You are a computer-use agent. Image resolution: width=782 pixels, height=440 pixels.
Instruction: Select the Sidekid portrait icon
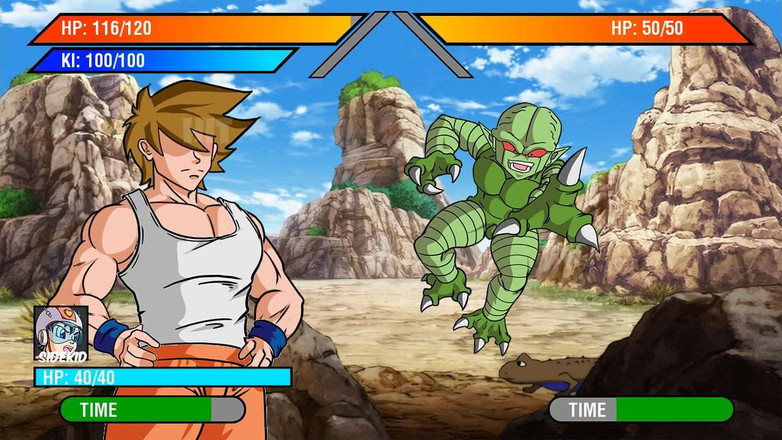point(60,331)
